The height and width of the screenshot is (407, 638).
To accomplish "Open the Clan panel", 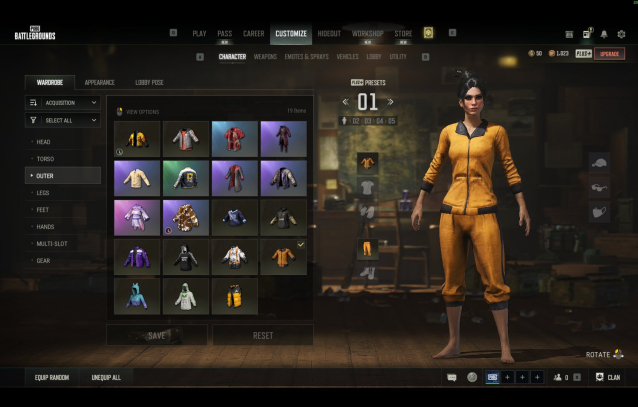I will coord(608,377).
